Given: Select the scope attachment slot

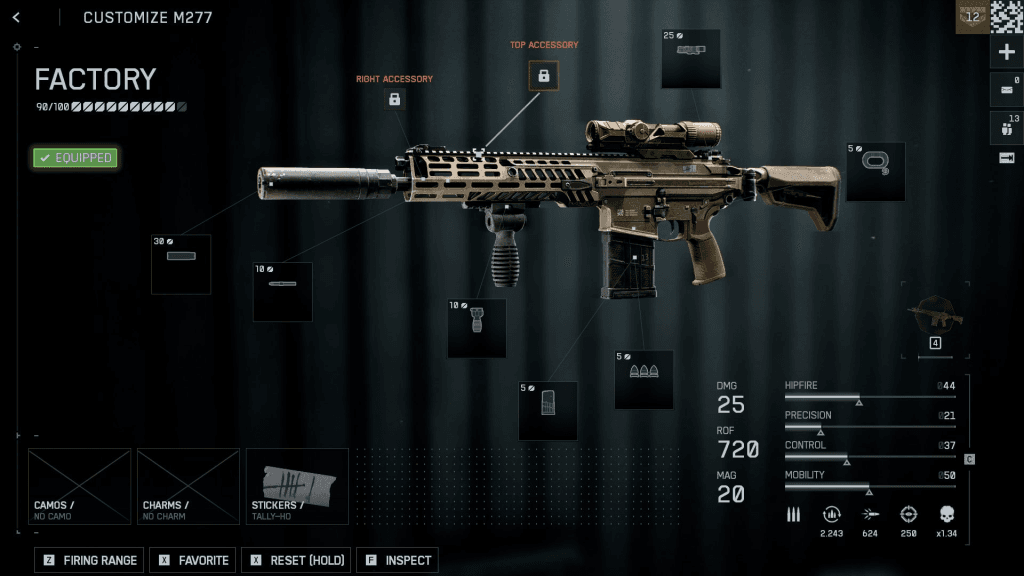Looking at the screenshot, I should (x=691, y=59).
